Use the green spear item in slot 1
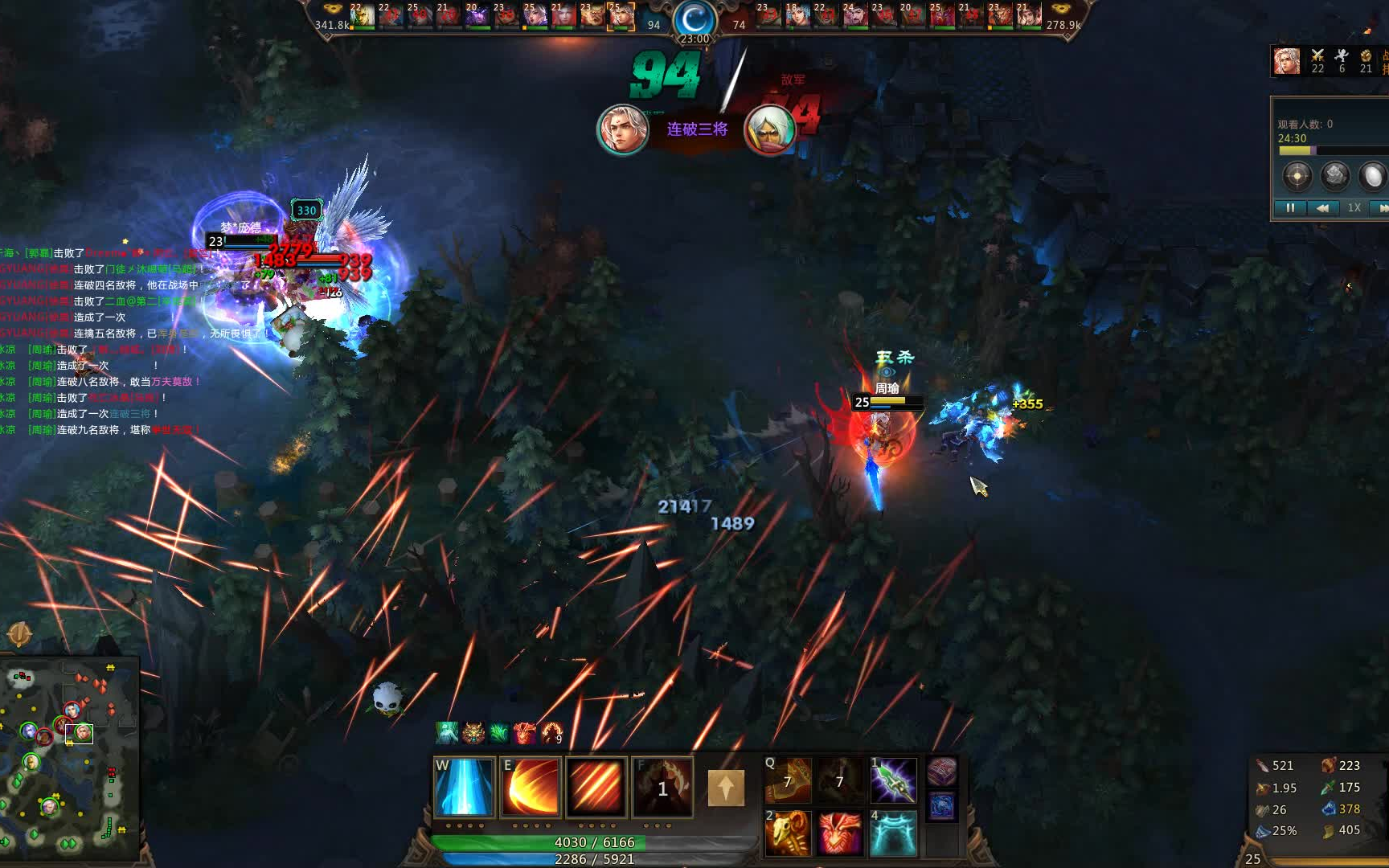 [893, 780]
